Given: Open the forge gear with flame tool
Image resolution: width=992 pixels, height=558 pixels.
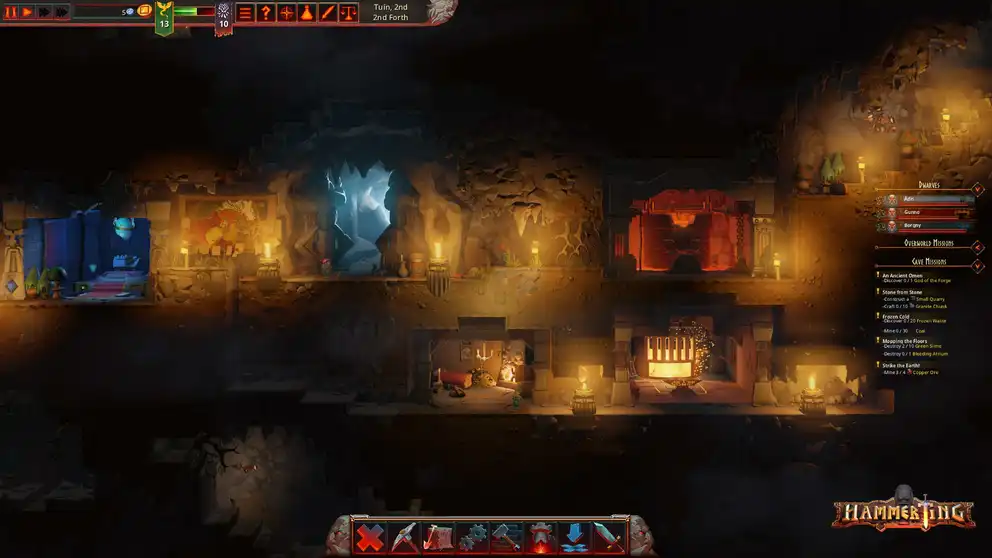Looking at the screenshot, I should (541, 537).
